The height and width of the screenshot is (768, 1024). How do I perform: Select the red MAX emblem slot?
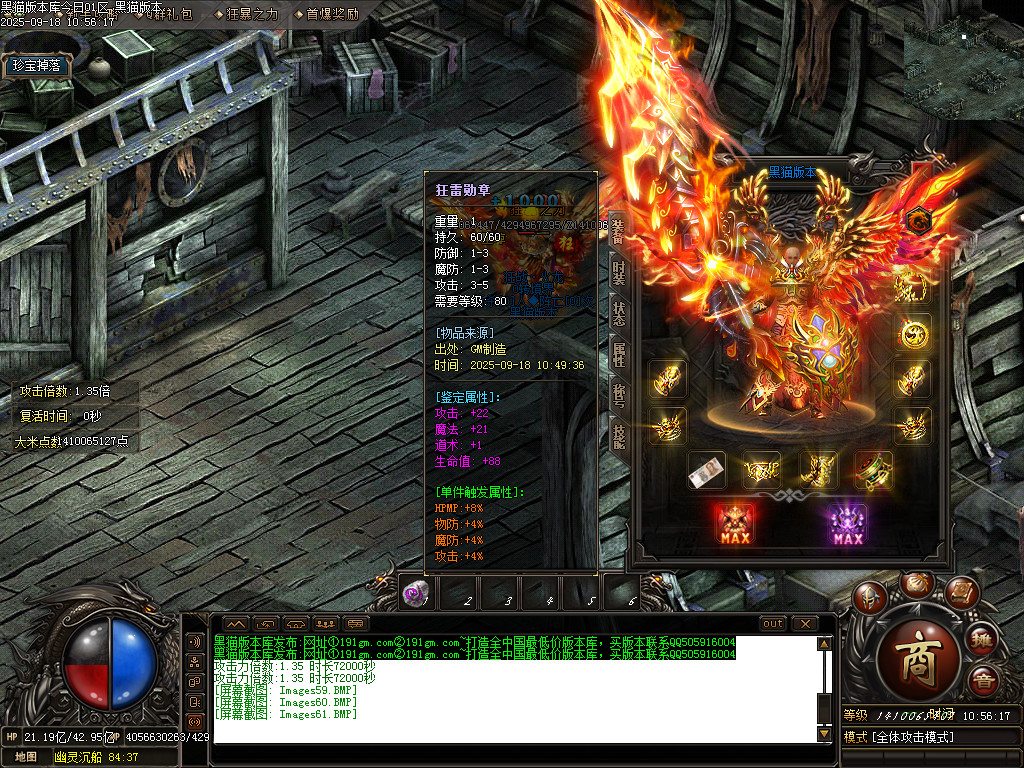[735, 524]
